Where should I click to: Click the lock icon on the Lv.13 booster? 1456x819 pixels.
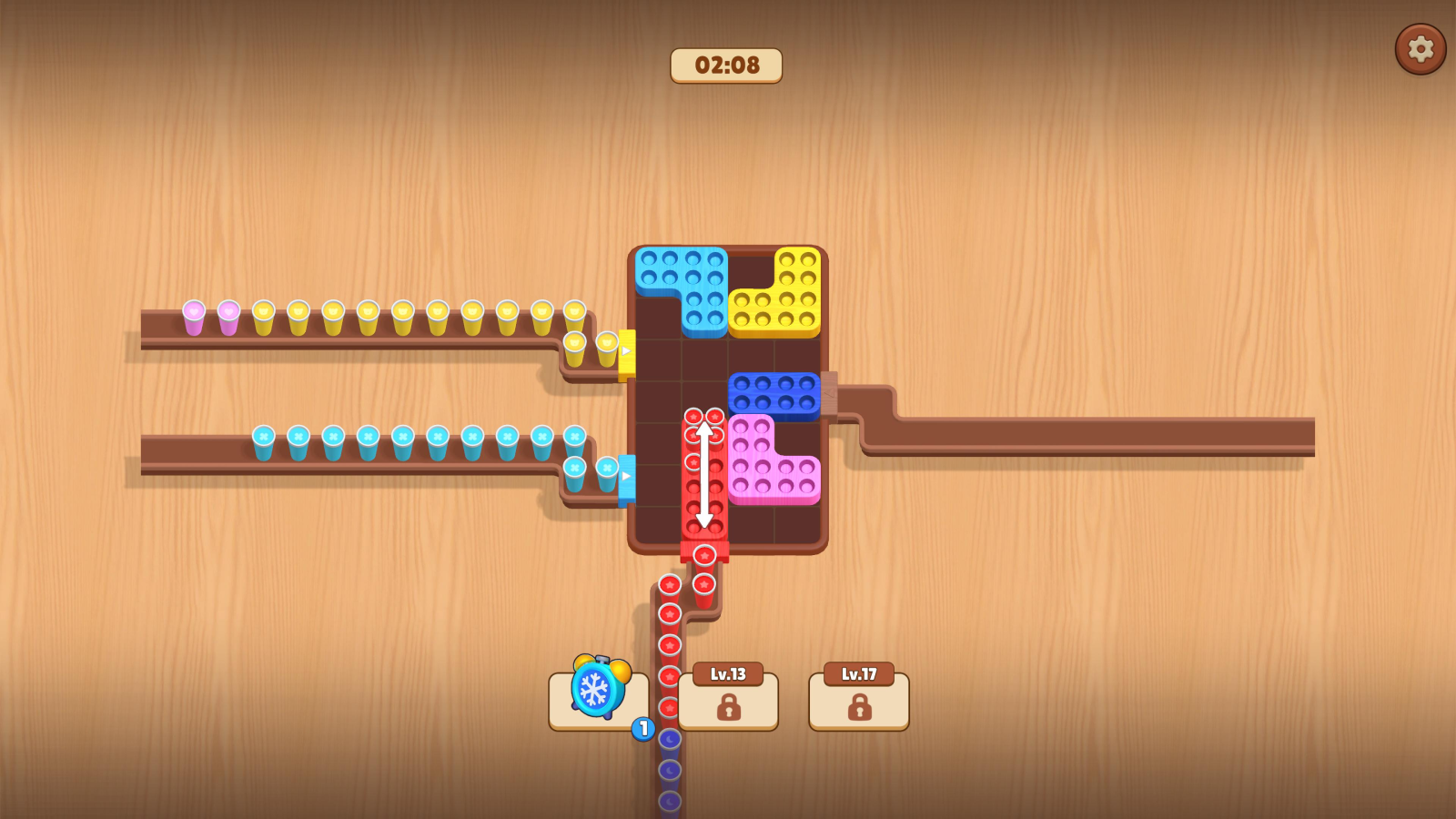[727, 709]
